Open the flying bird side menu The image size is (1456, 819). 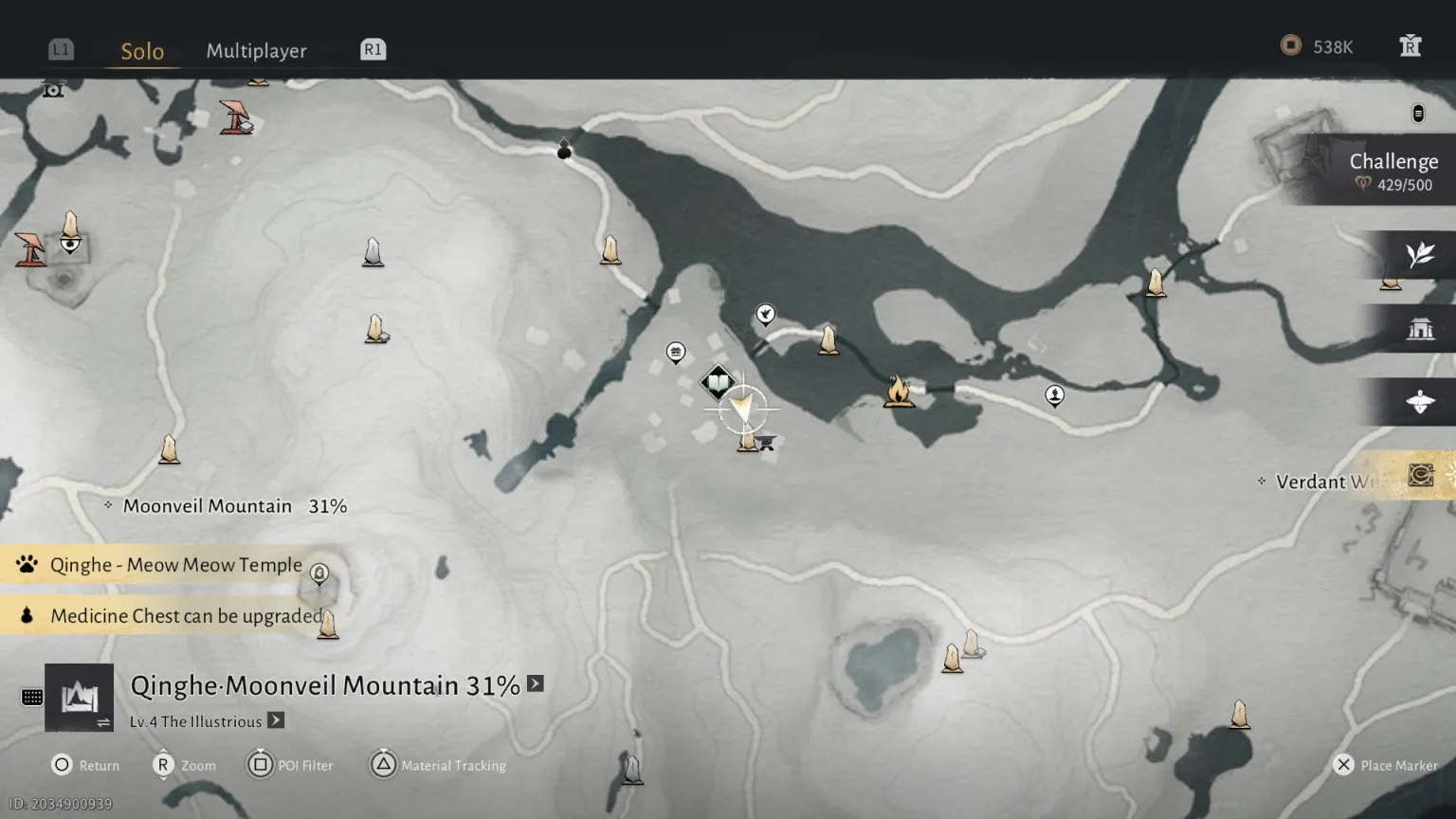click(1419, 402)
